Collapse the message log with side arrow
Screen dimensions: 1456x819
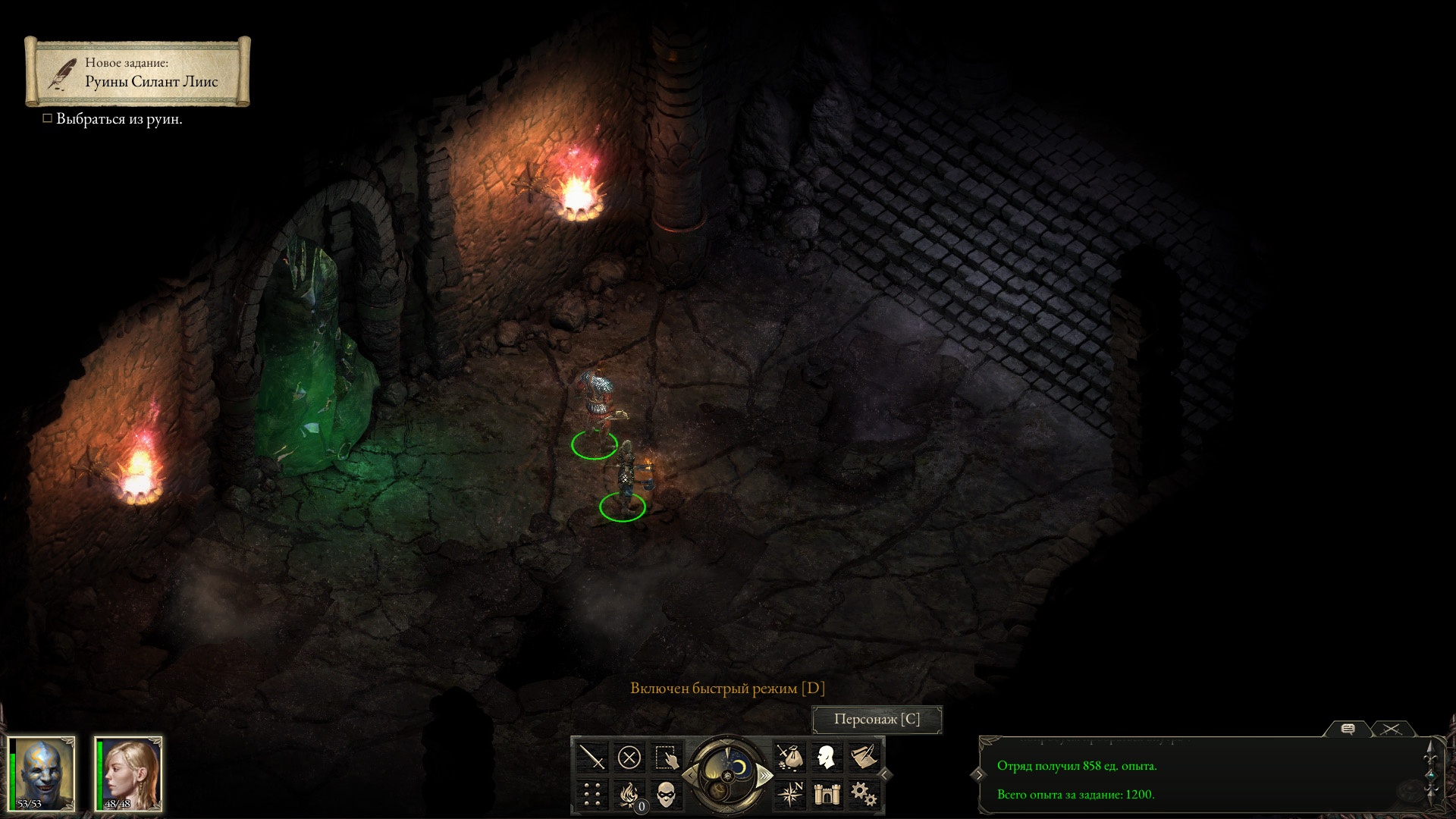click(x=978, y=774)
